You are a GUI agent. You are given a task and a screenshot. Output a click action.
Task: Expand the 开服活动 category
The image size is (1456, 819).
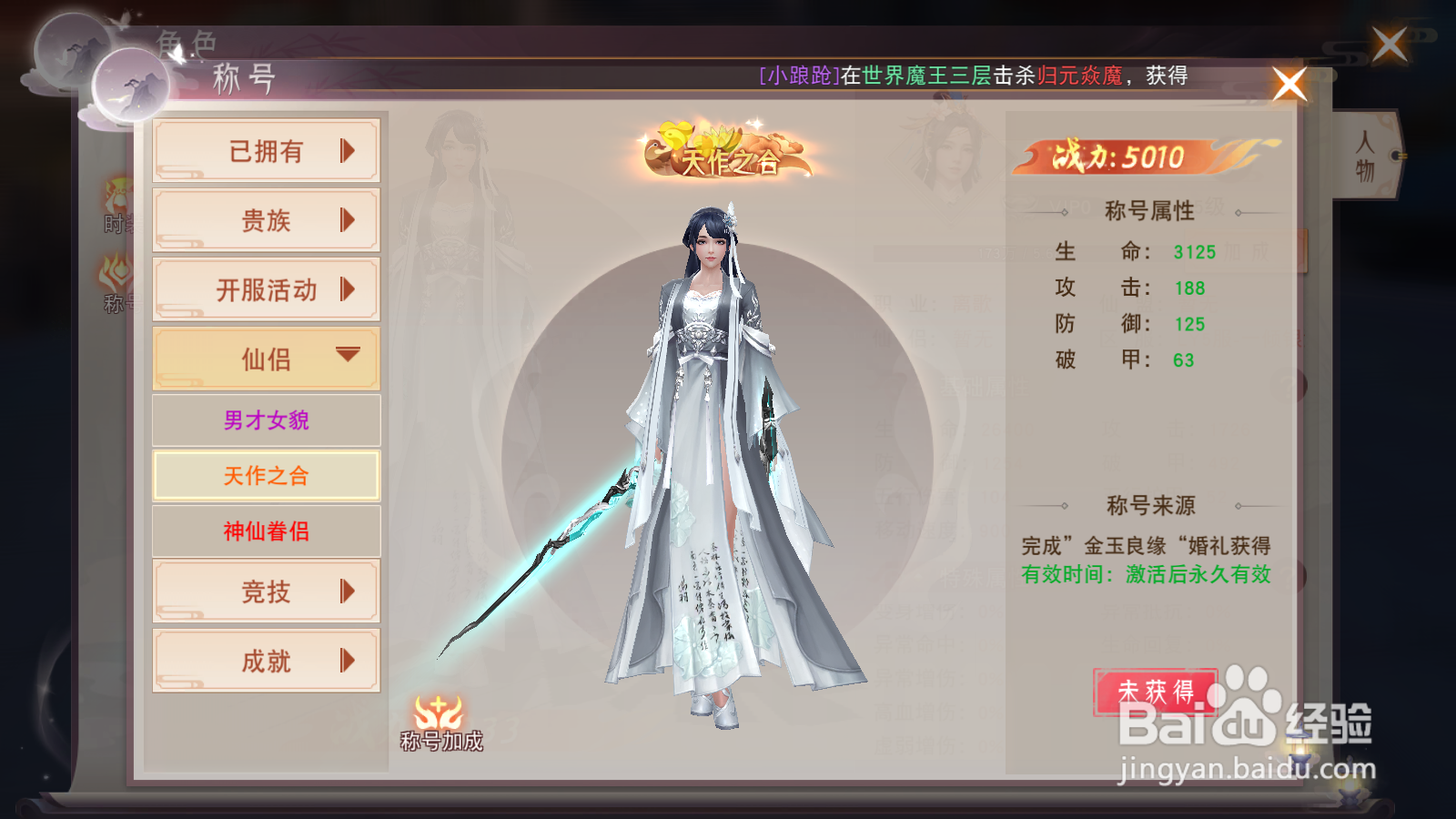pyautogui.click(x=266, y=289)
